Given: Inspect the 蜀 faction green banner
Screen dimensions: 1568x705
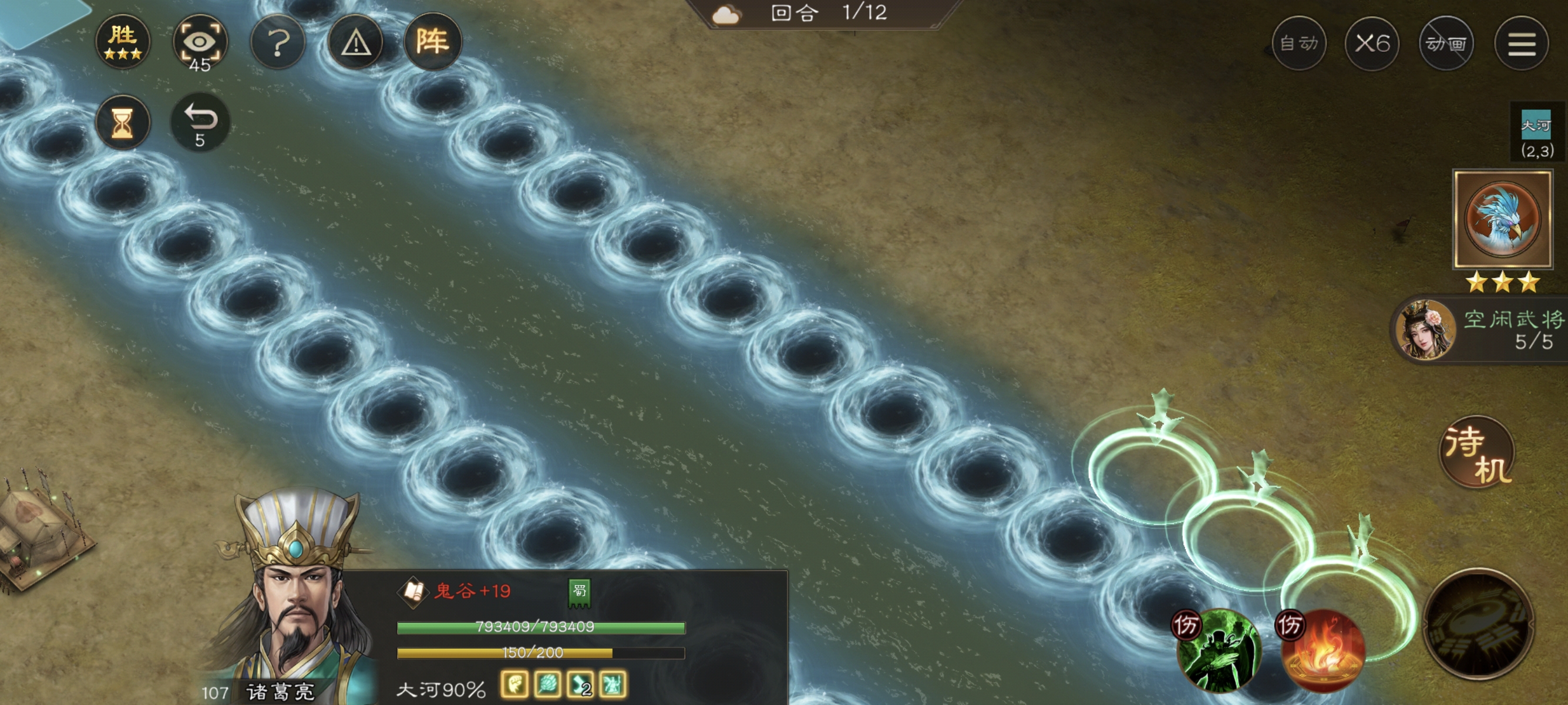Looking at the screenshot, I should [x=580, y=592].
